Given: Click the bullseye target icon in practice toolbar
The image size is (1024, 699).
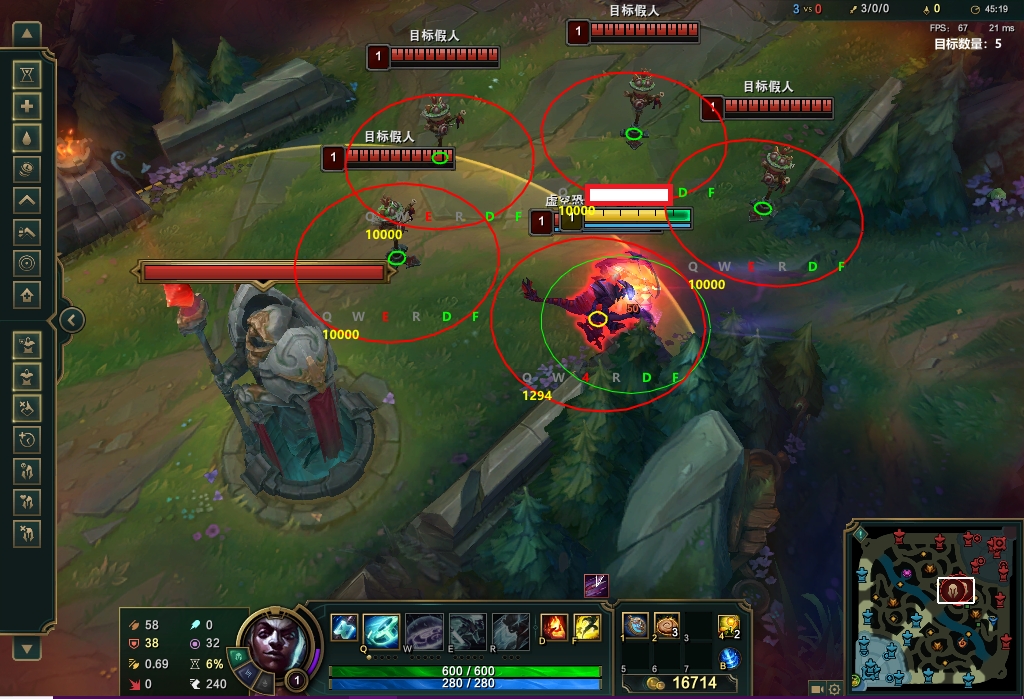Looking at the screenshot, I should pyautogui.click(x=27, y=263).
